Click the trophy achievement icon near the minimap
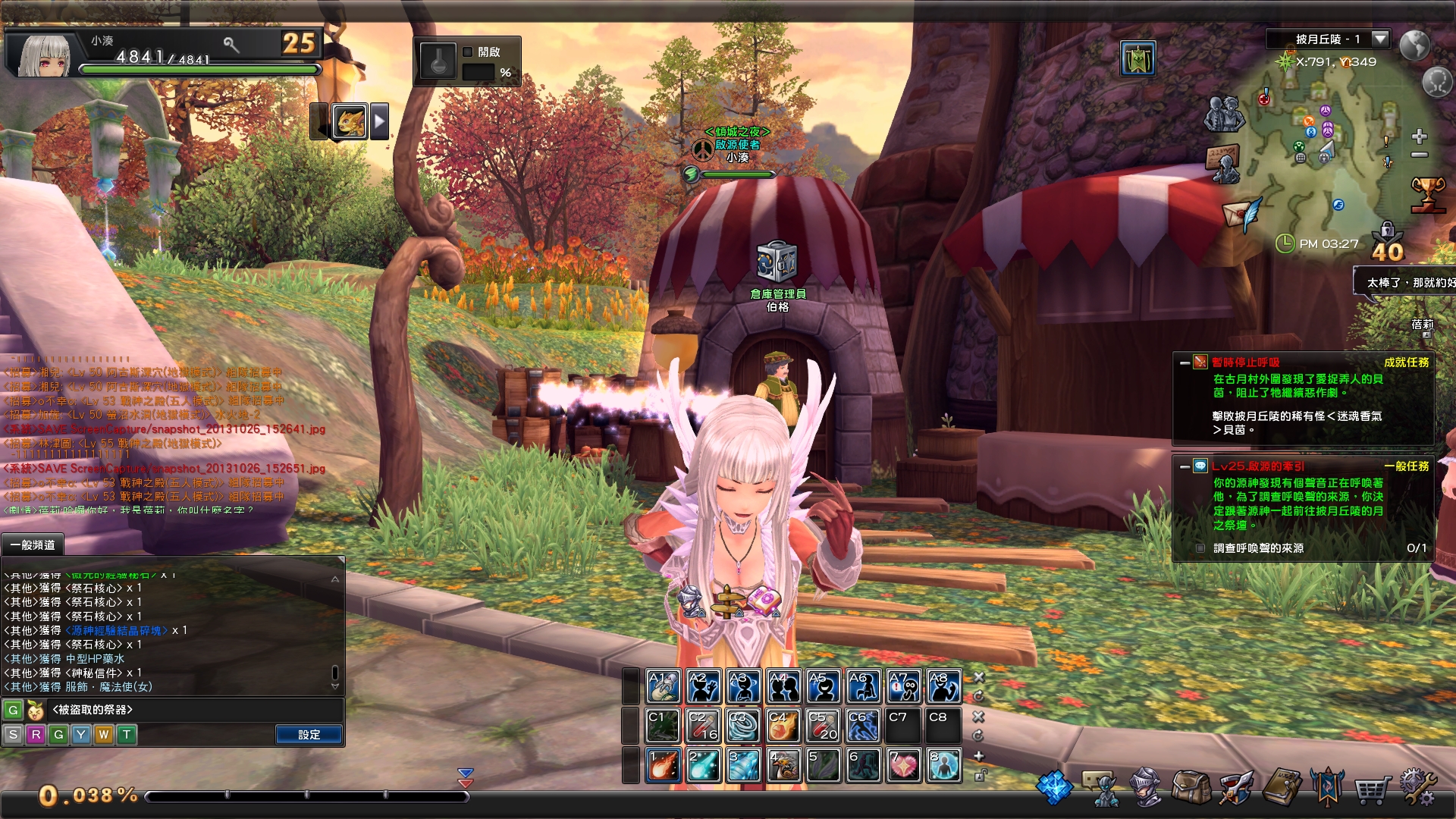 click(x=1429, y=194)
